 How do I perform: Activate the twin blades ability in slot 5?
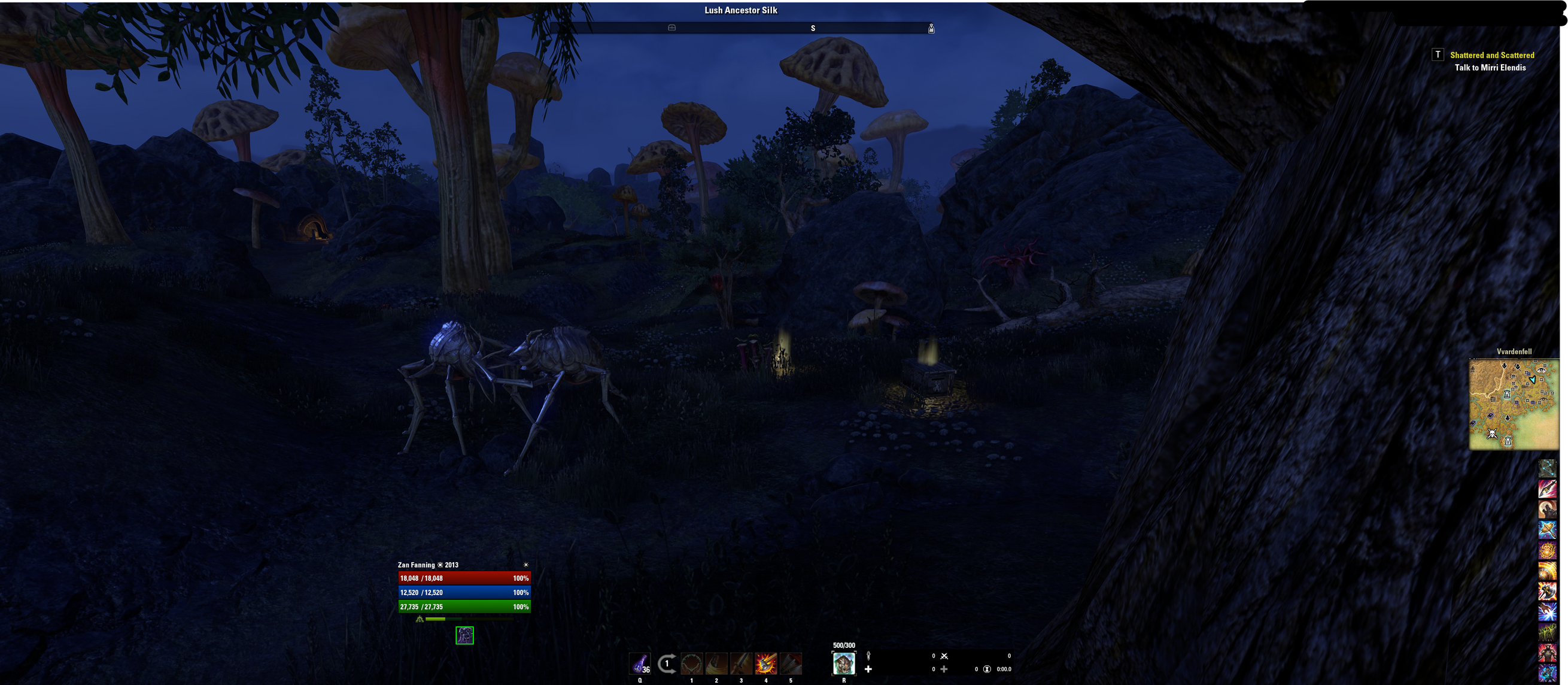click(x=791, y=663)
